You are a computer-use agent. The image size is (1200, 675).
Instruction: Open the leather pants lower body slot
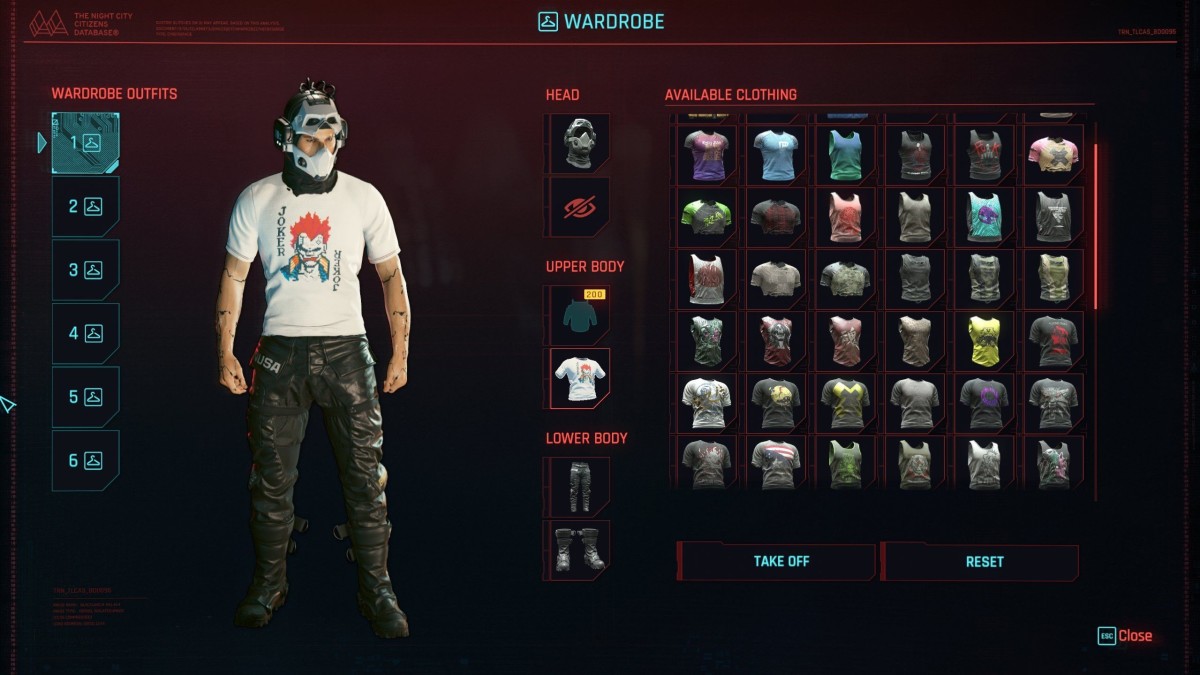coord(578,486)
